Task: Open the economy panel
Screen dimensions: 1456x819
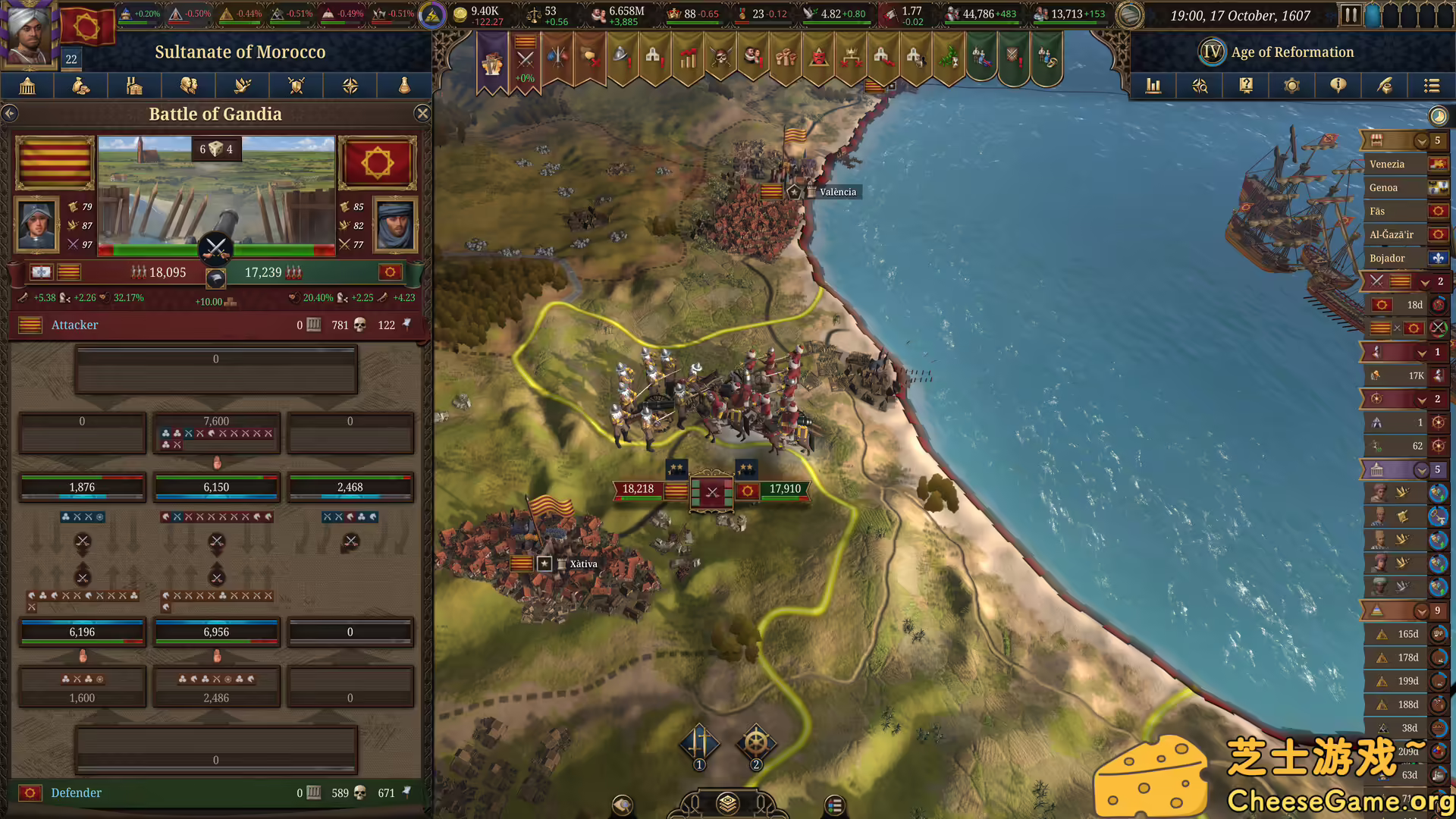Action: (x=80, y=86)
